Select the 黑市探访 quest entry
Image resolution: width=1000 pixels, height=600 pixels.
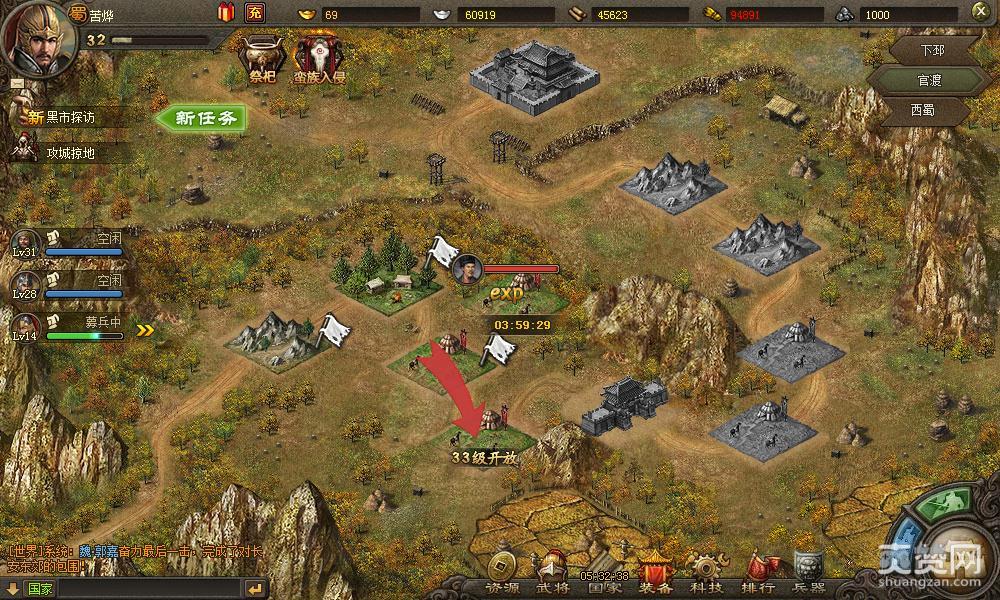coord(75,118)
